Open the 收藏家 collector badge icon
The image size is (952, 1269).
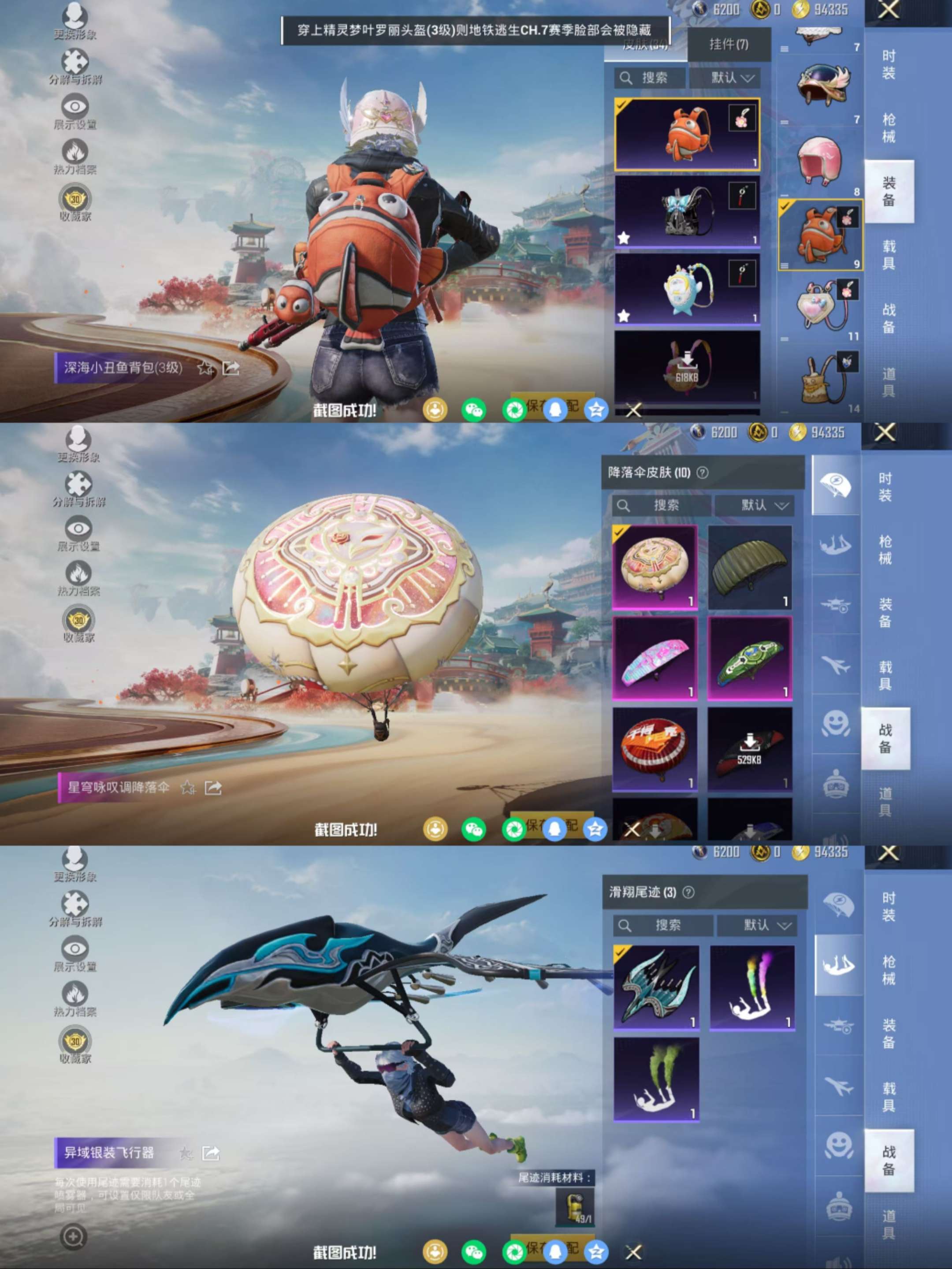(74, 199)
